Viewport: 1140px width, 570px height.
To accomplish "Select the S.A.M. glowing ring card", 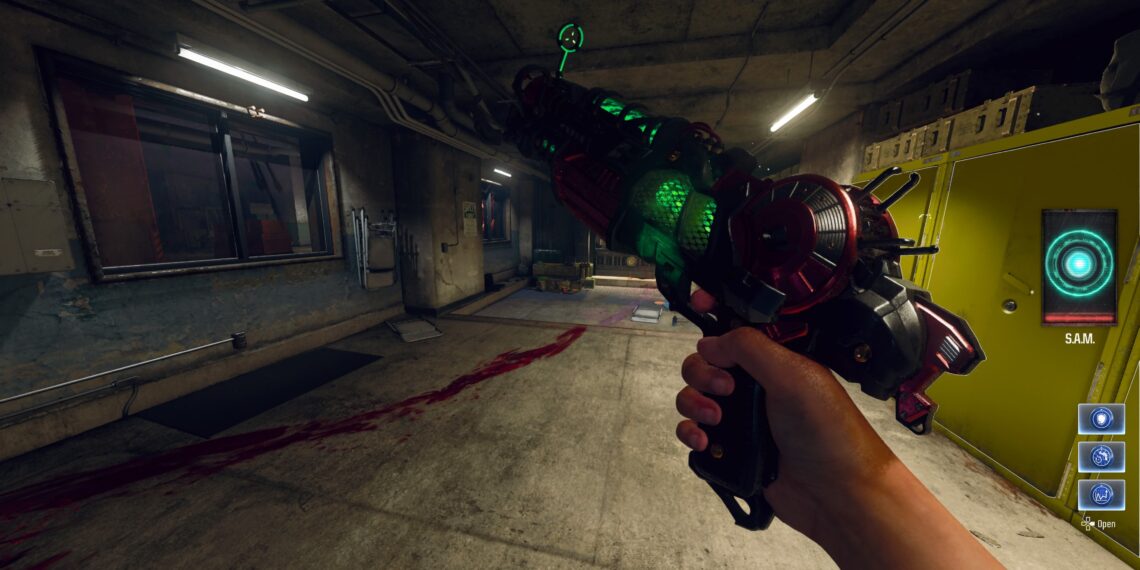I will tap(1079, 266).
